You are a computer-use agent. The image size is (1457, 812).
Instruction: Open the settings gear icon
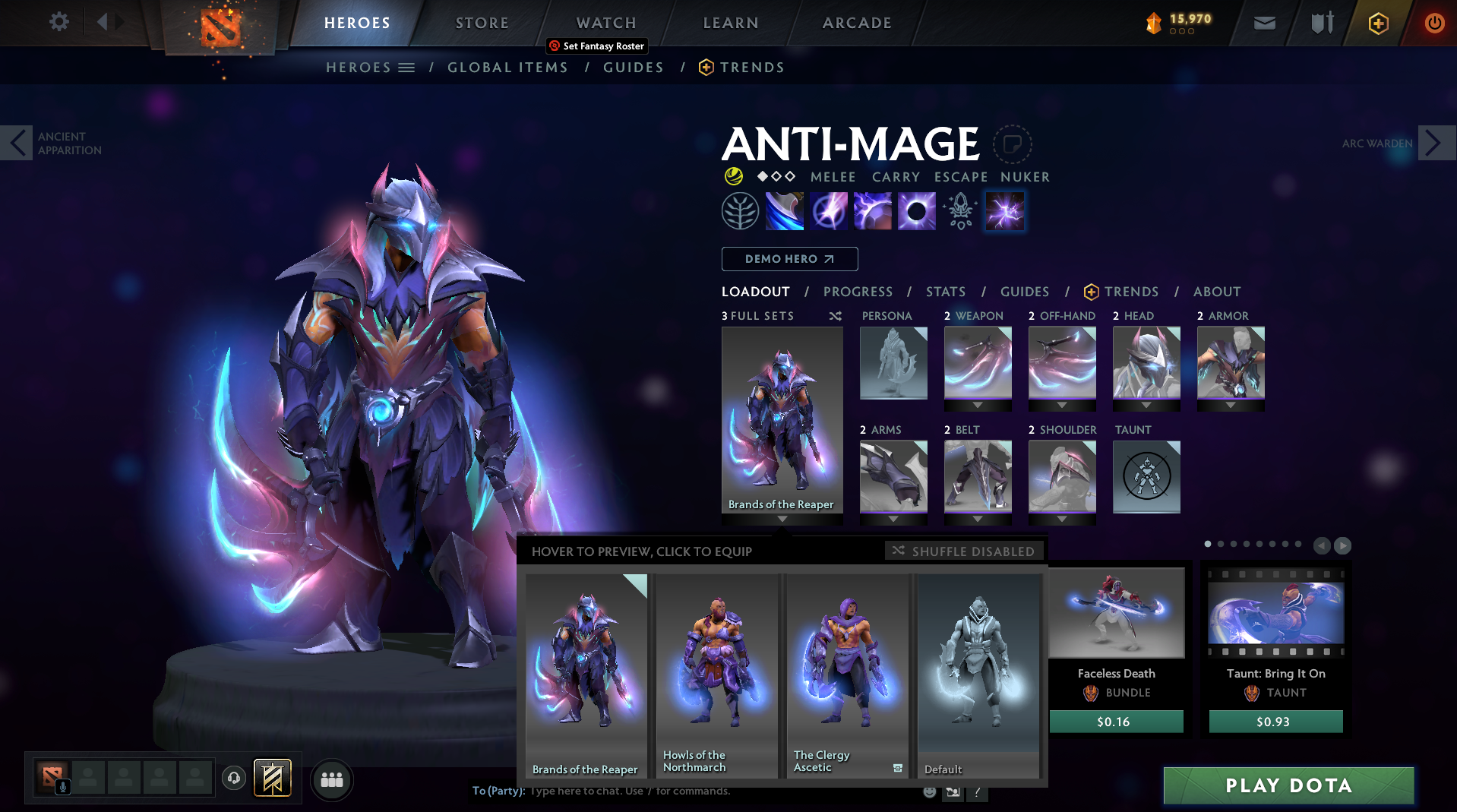tap(58, 22)
